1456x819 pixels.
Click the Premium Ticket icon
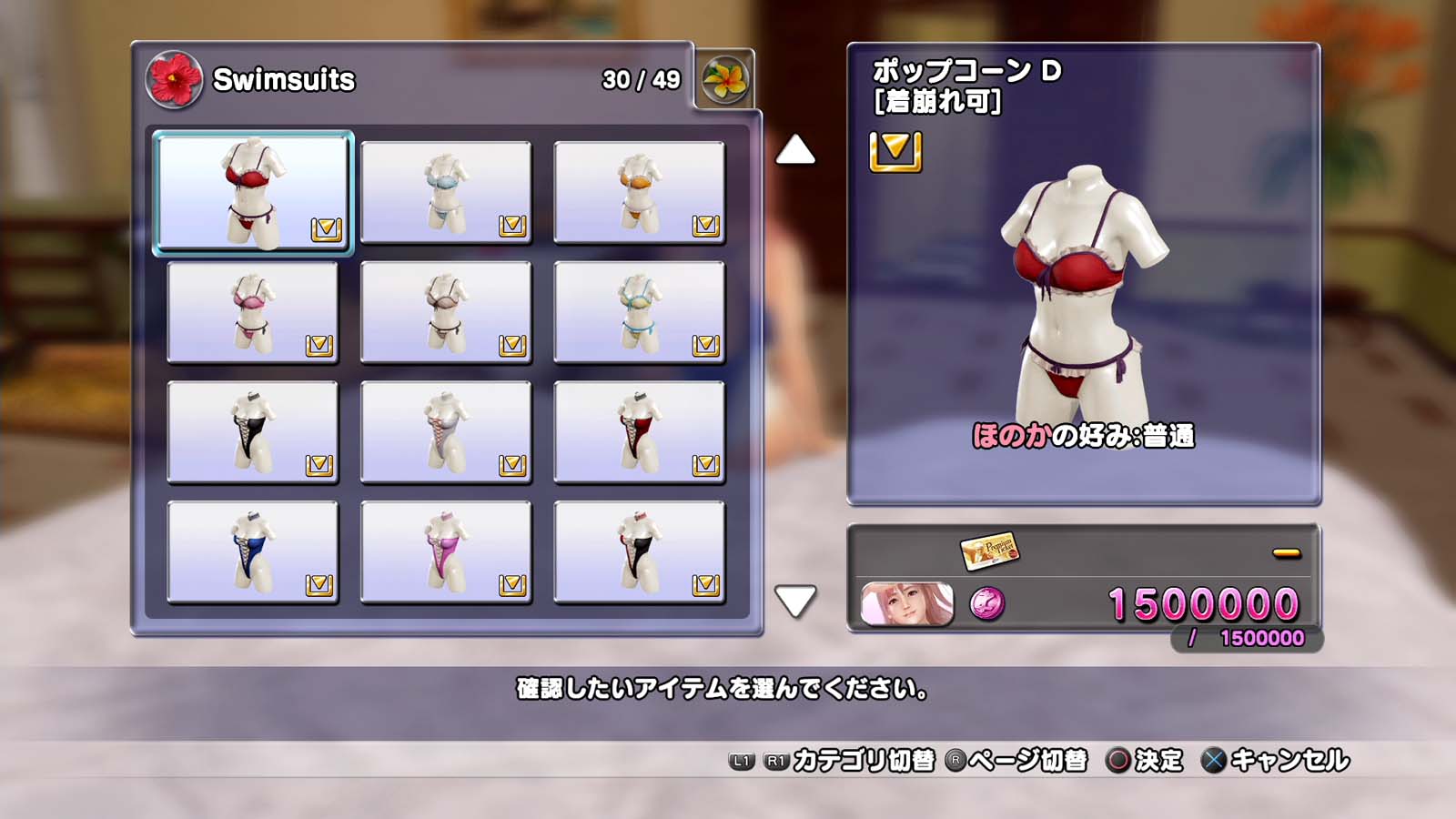[x=989, y=550]
